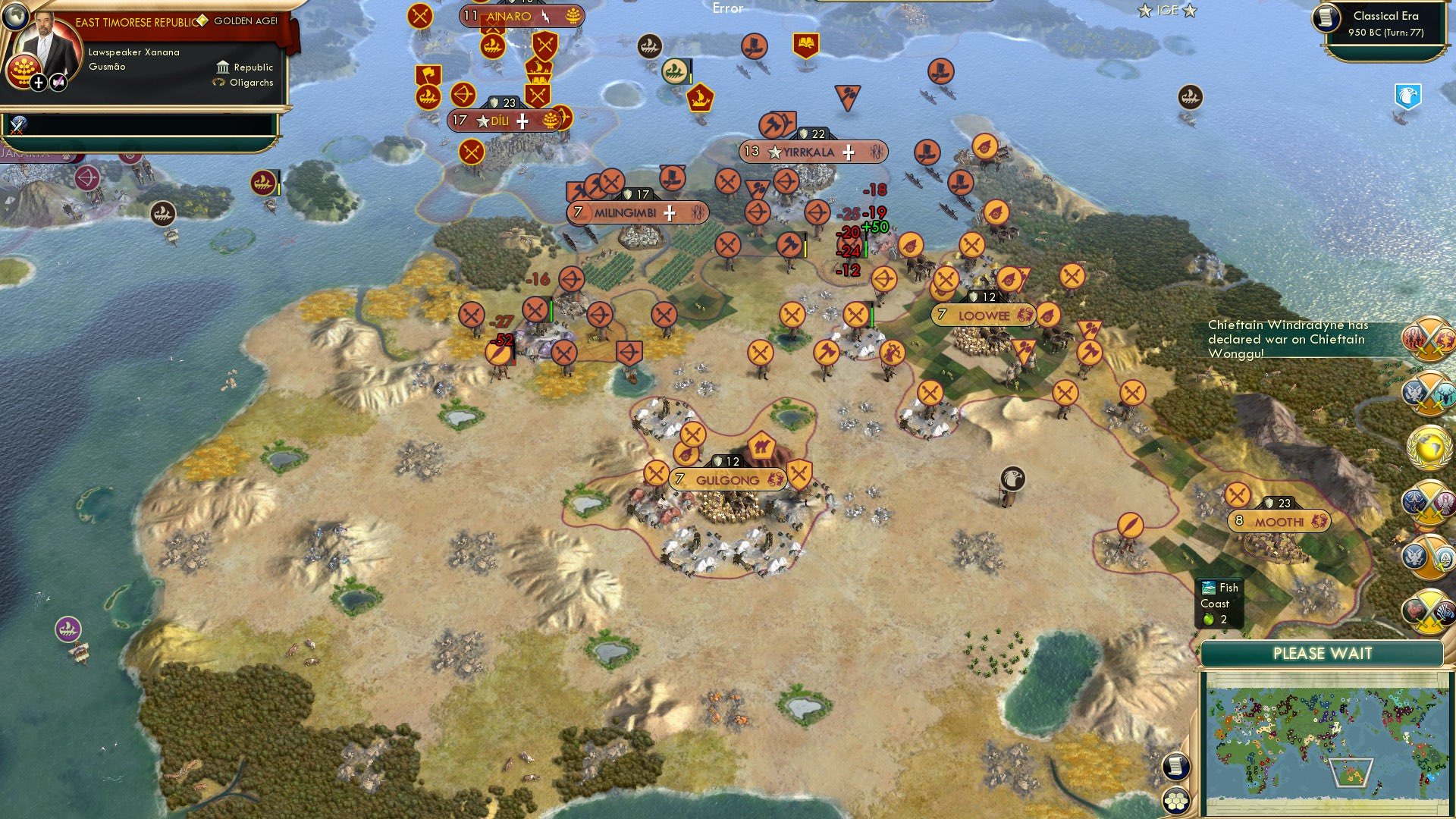Click the camel resource icon above Gulgong
This screenshot has height=819, width=1456.
tap(762, 447)
